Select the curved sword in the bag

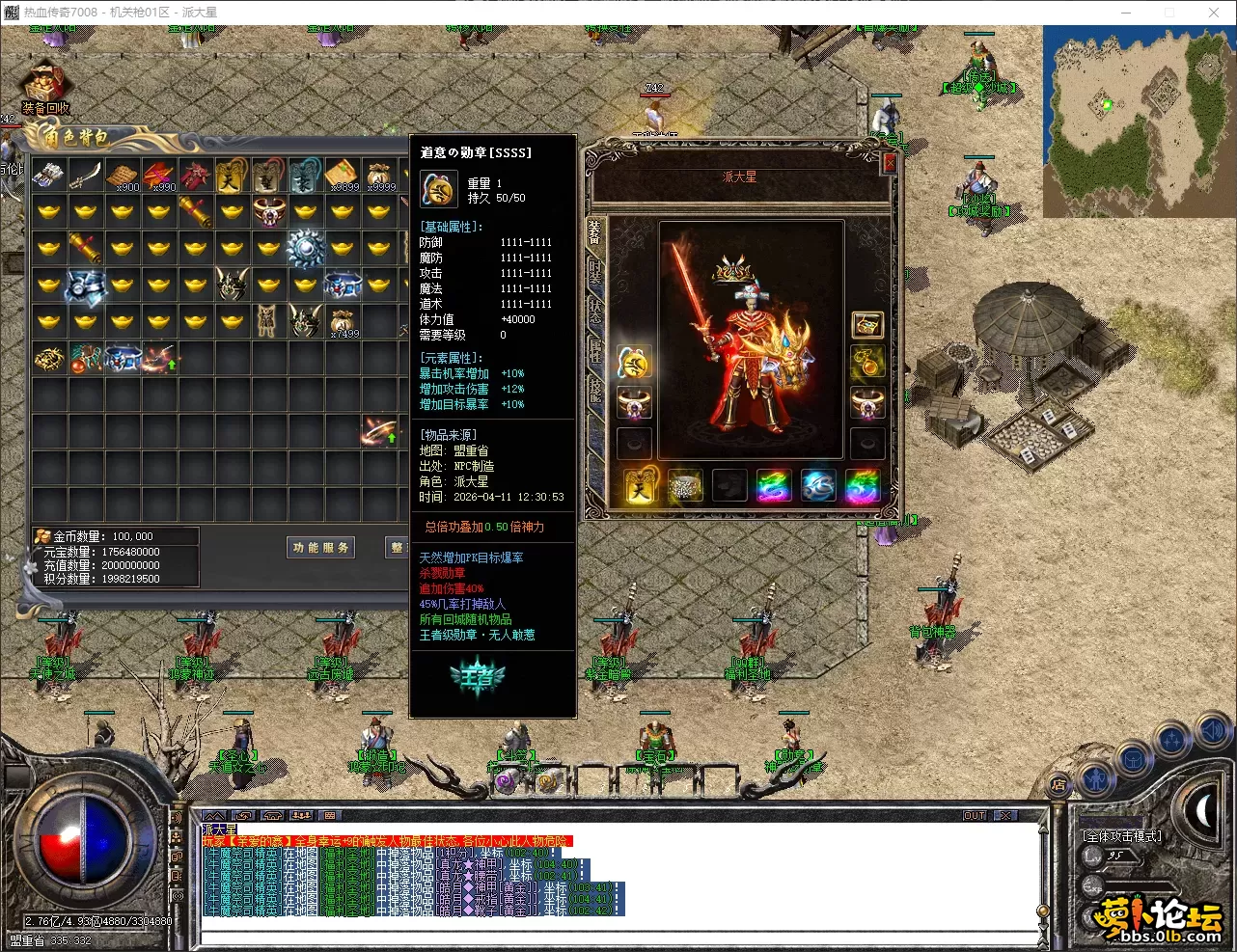click(x=85, y=176)
